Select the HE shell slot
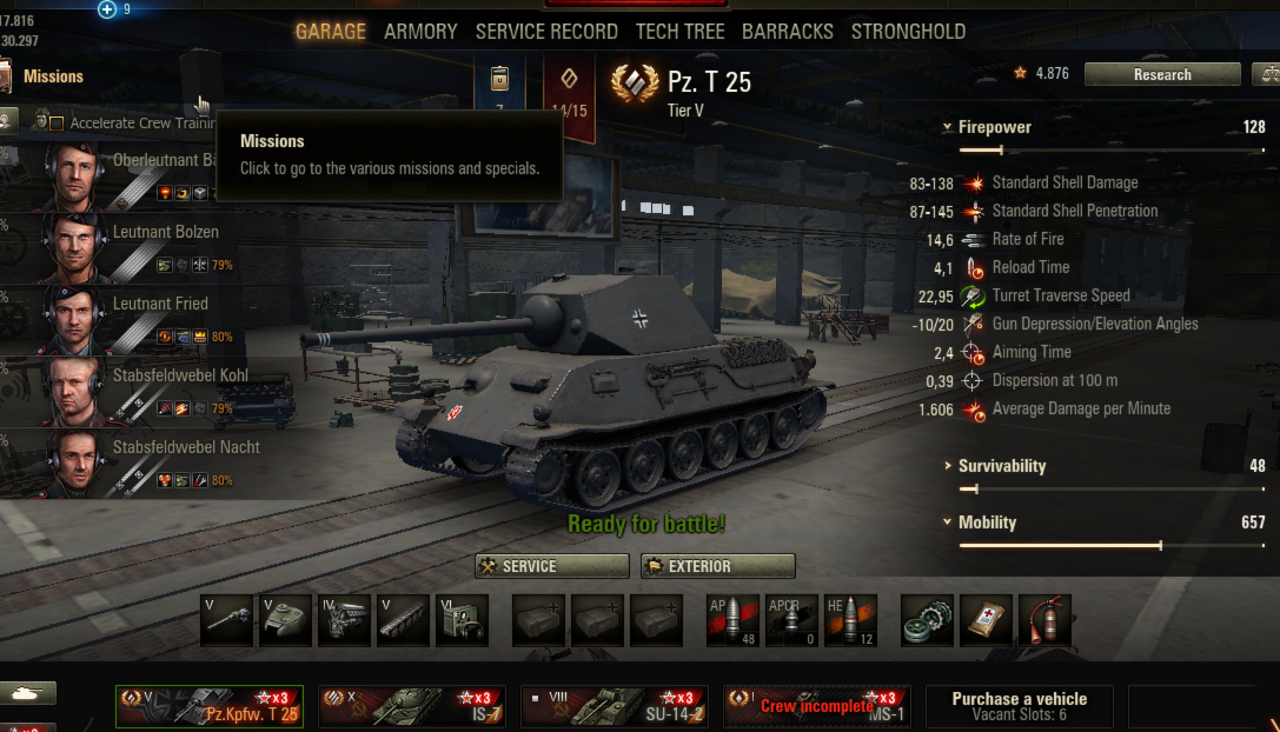This screenshot has width=1280, height=732. pos(851,620)
